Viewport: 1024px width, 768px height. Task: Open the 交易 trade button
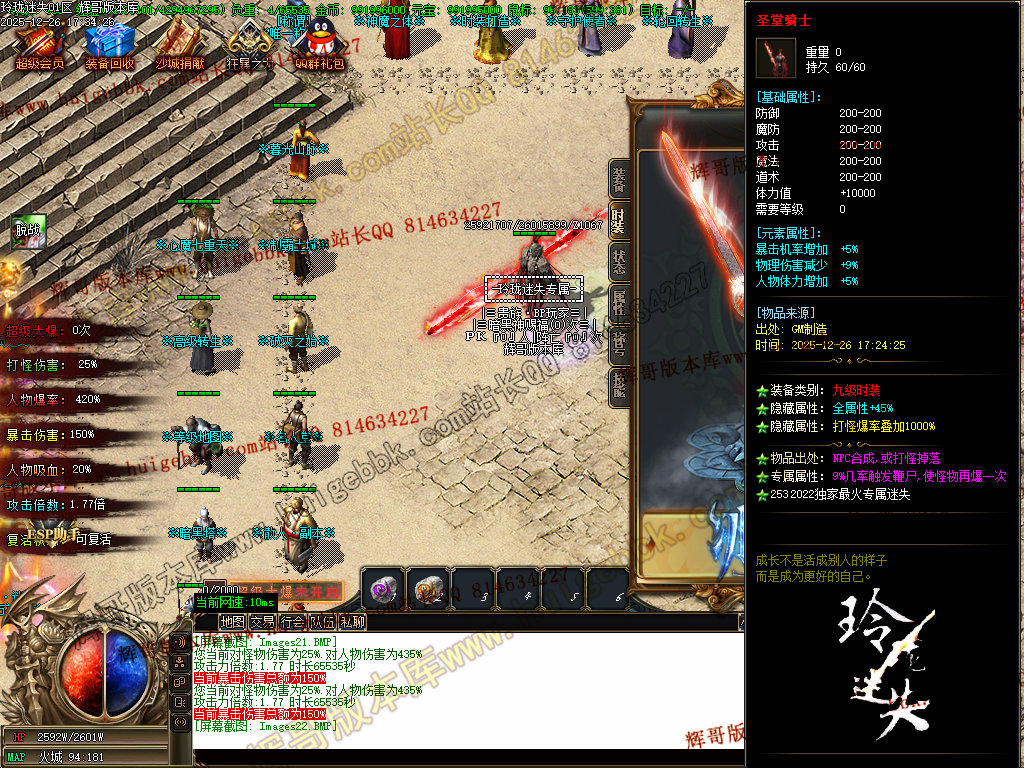pos(262,622)
